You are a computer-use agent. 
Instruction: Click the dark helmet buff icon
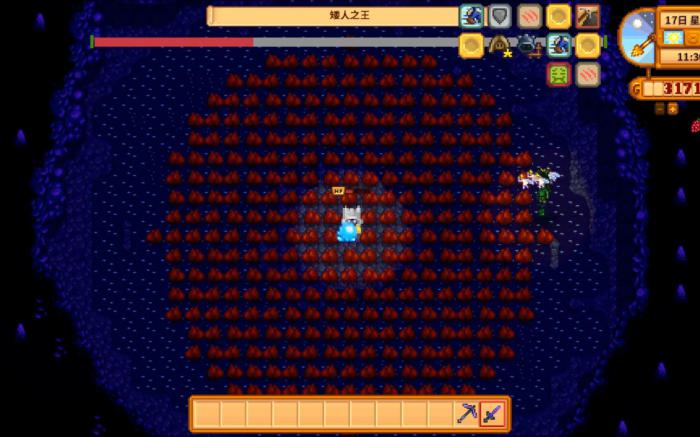tap(528, 45)
